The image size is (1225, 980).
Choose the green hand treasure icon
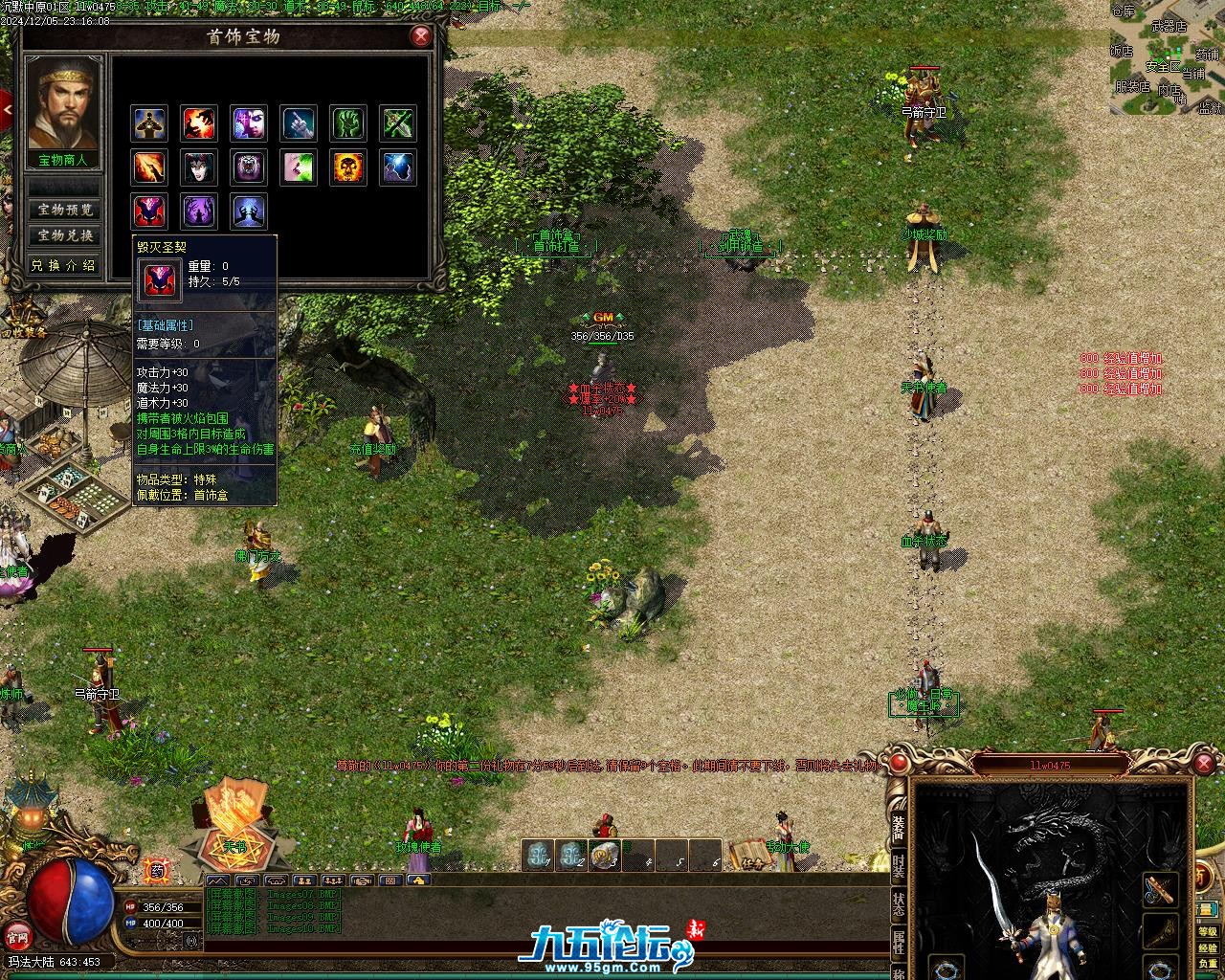point(348,123)
